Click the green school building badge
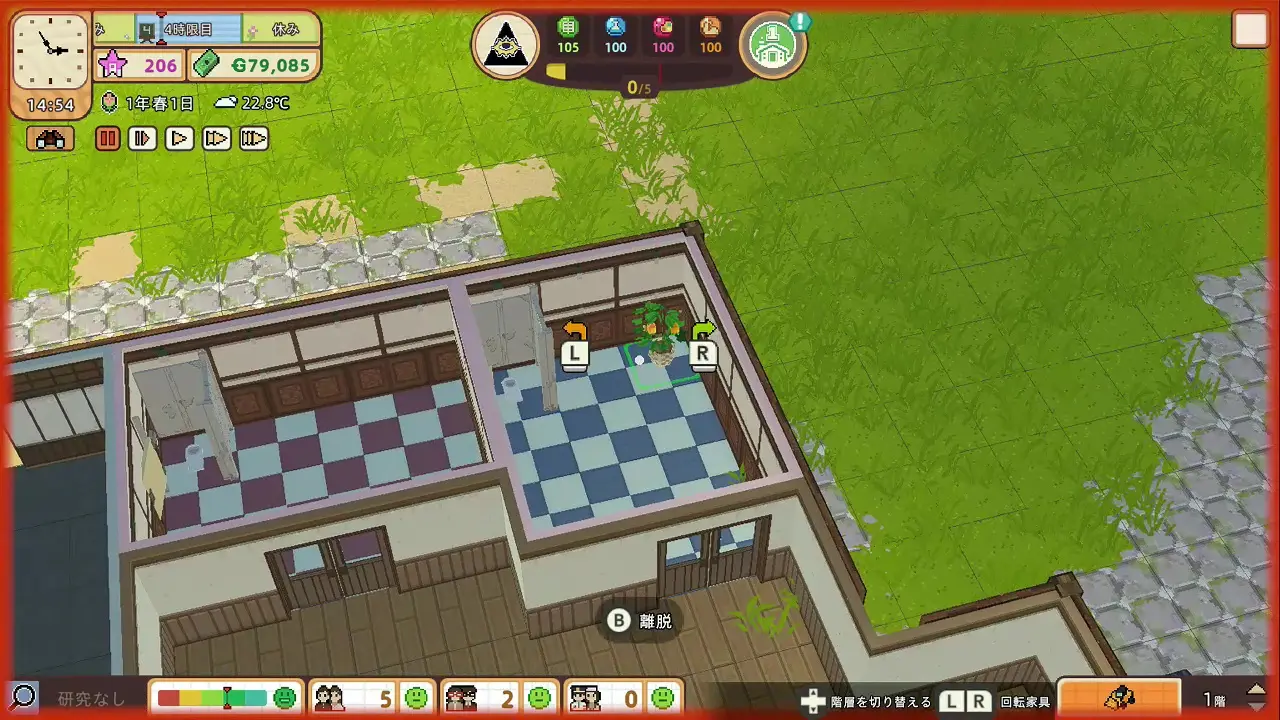Image resolution: width=1280 pixels, height=720 pixels. click(x=772, y=44)
